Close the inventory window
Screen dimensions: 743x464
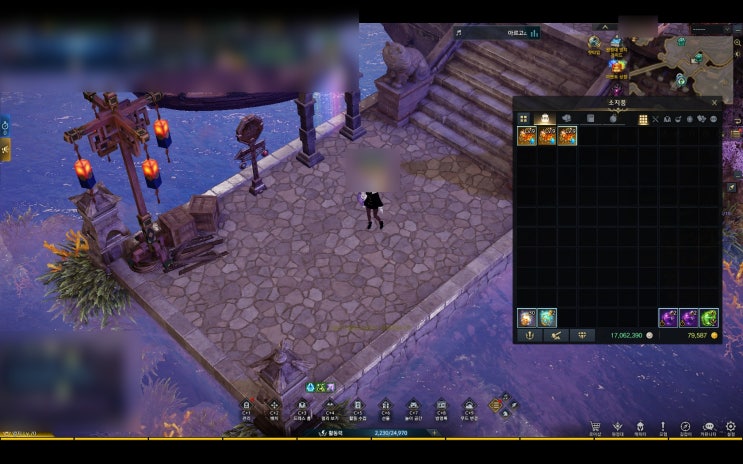click(x=714, y=102)
